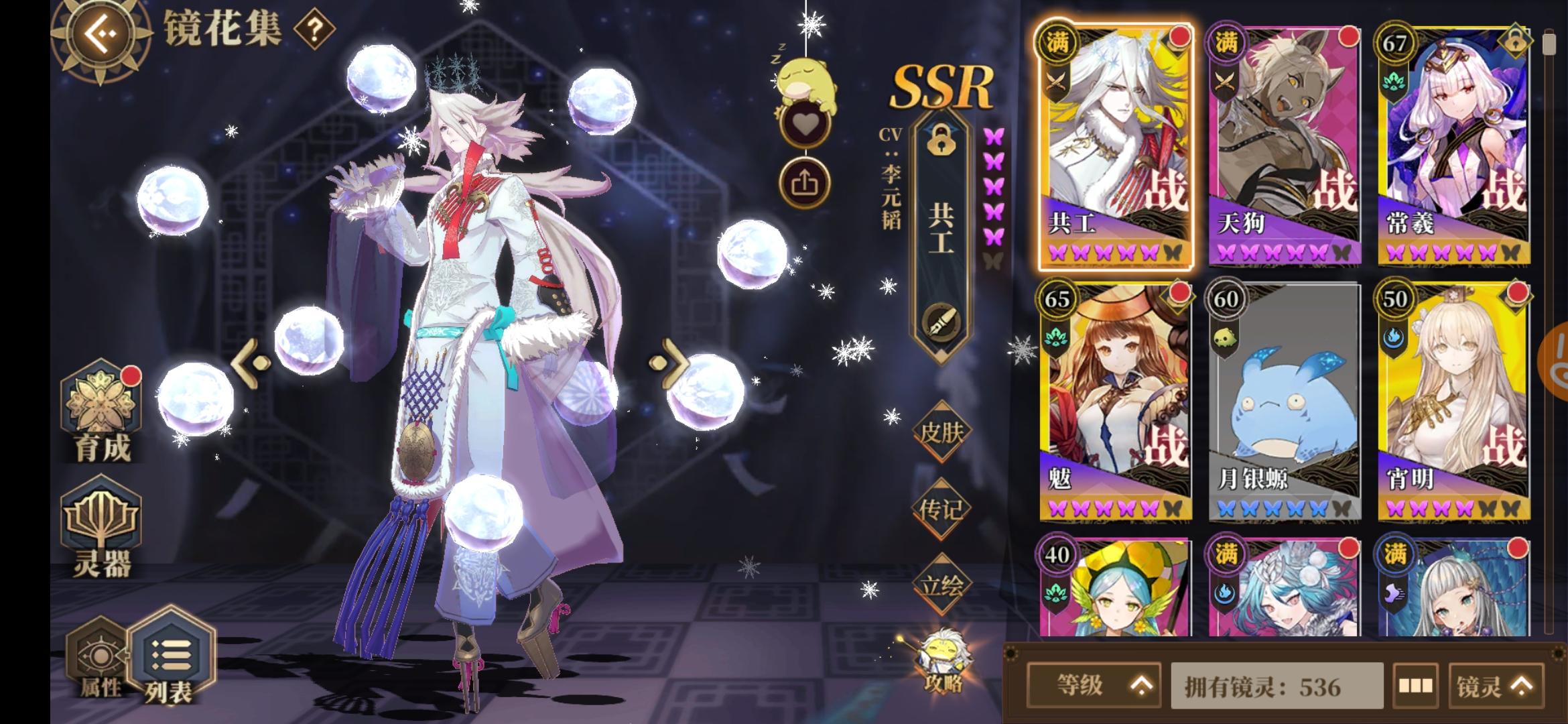Screen dimensions: 1568x724
Task: Open the help '?' icon beside 镜花集 title
Action: click(314, 28)
